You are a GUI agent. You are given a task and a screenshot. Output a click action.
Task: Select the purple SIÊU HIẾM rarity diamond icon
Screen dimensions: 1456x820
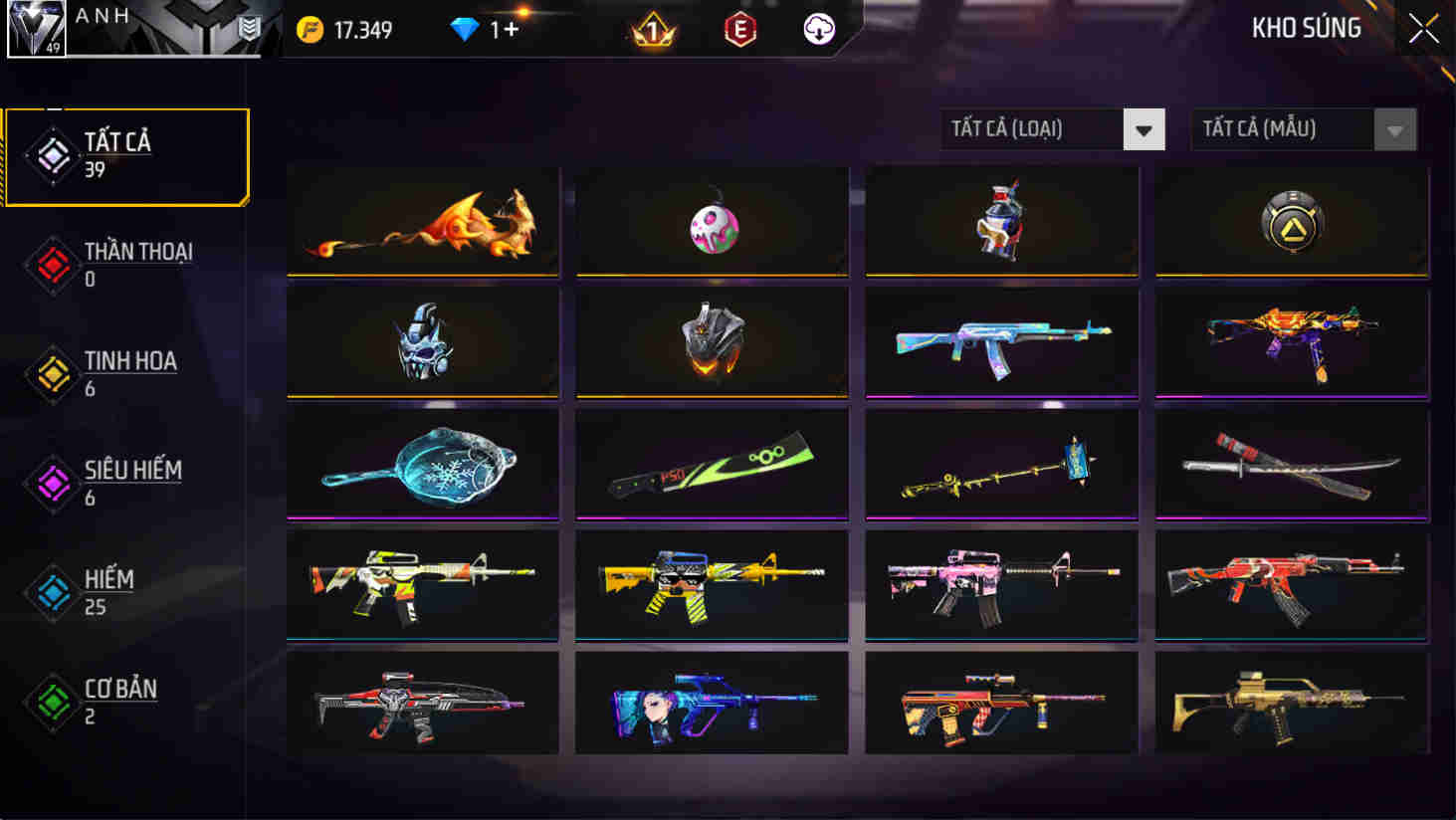point(53,484)
